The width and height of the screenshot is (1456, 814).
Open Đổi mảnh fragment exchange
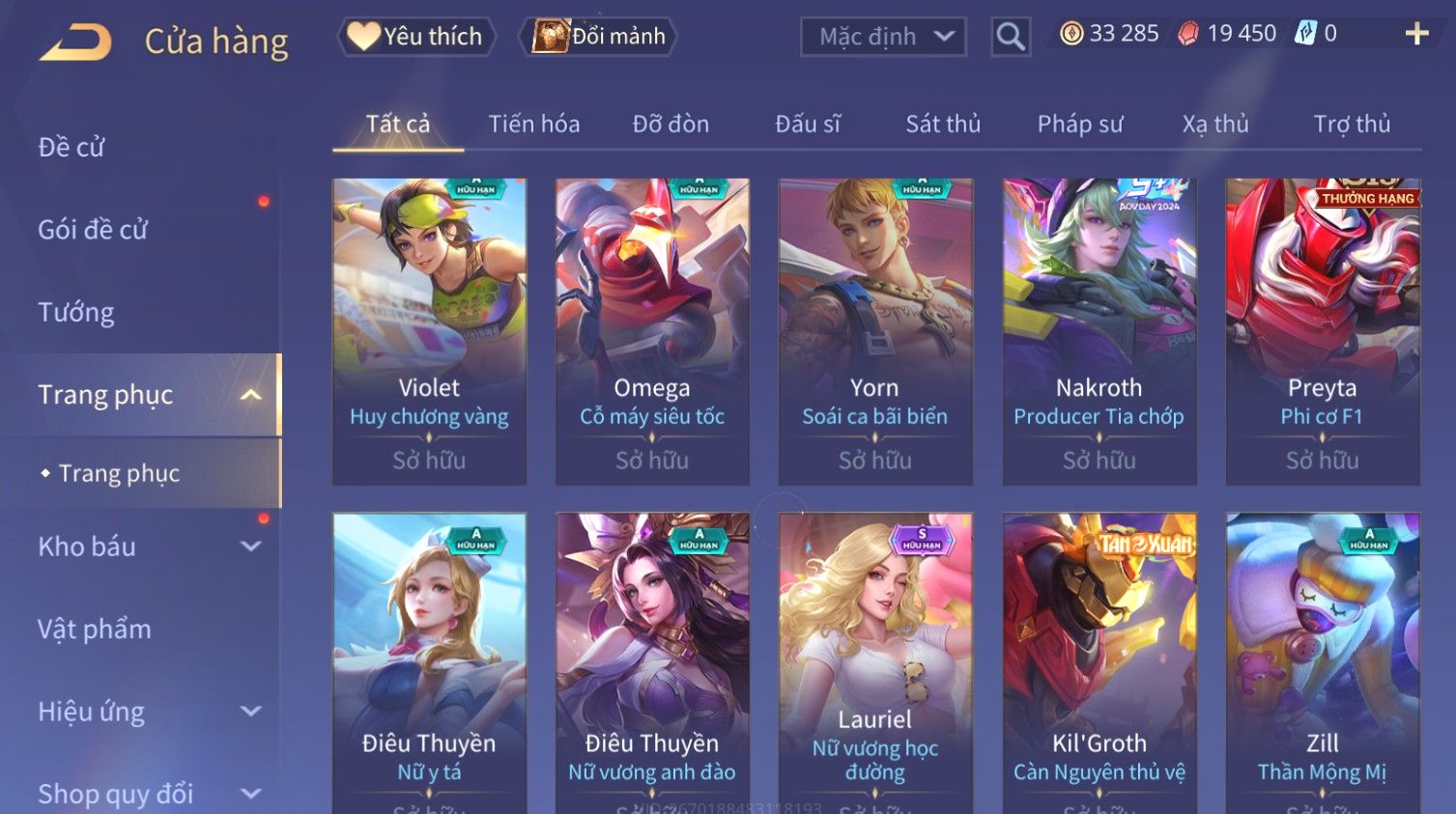(x=599, y=37)
